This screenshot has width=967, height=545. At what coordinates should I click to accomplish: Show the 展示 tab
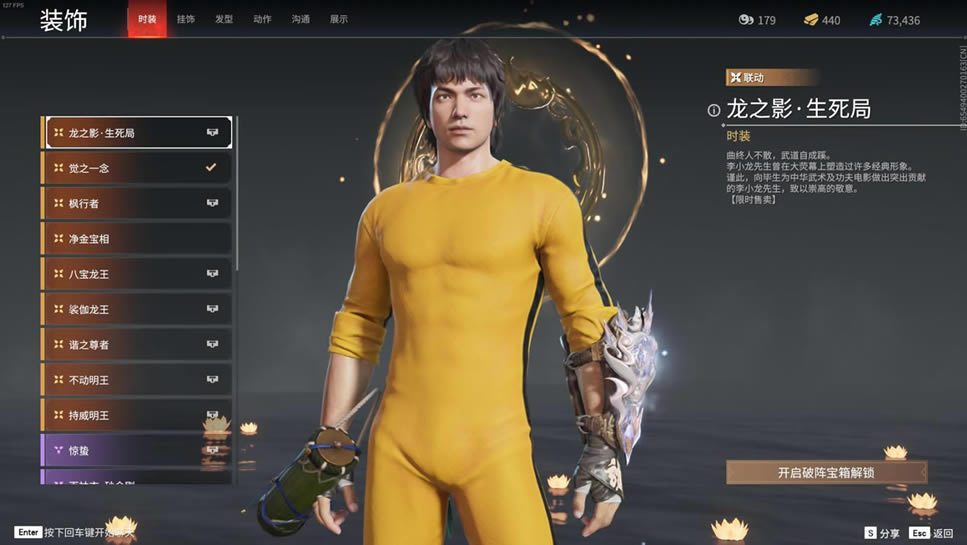point(339,19)
